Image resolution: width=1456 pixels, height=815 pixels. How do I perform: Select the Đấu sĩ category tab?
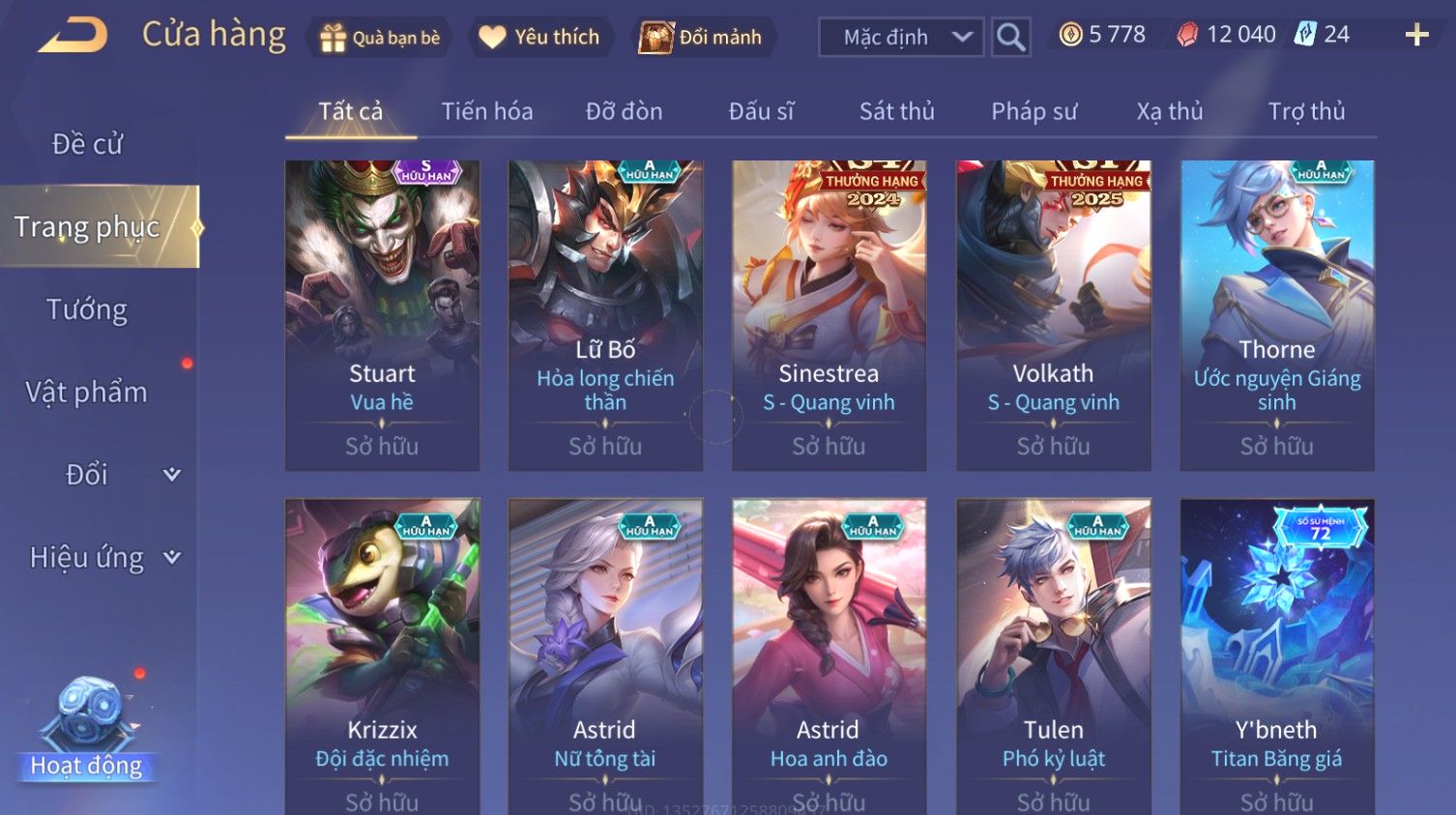click(761, 112)
